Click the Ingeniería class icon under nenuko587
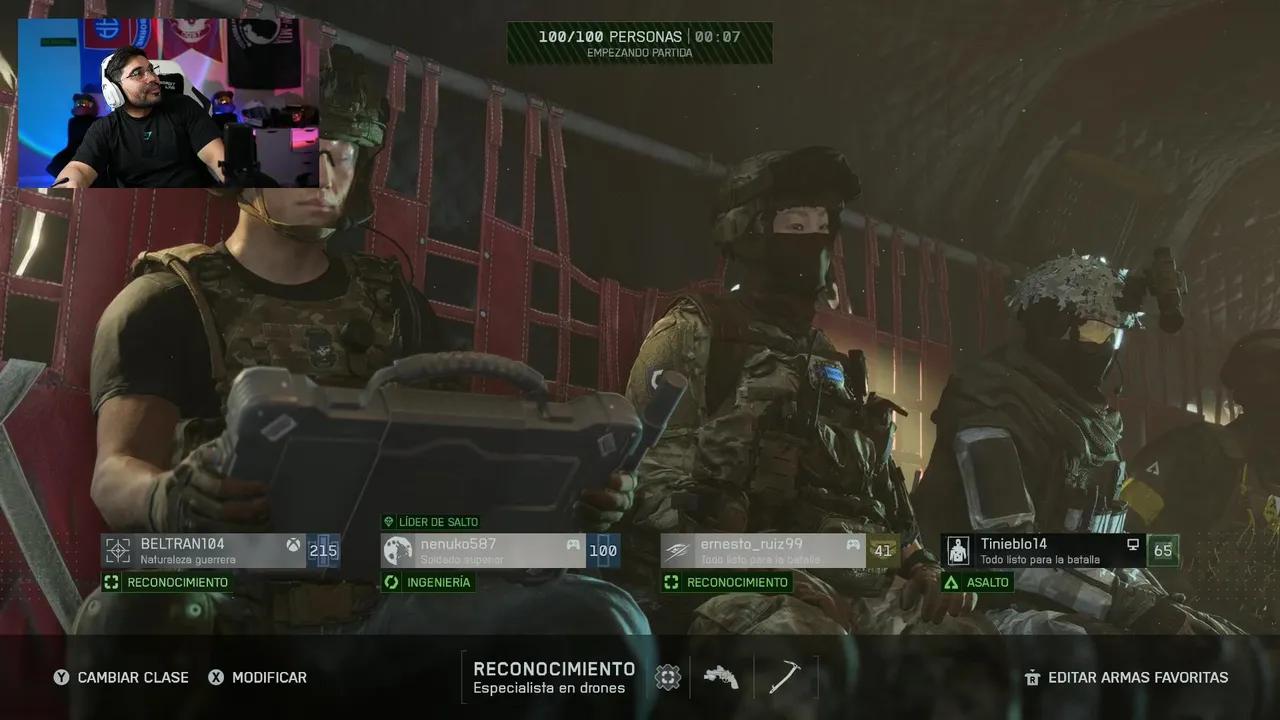The width and height of the screenshot is (1280, 720). pos(390,582)
